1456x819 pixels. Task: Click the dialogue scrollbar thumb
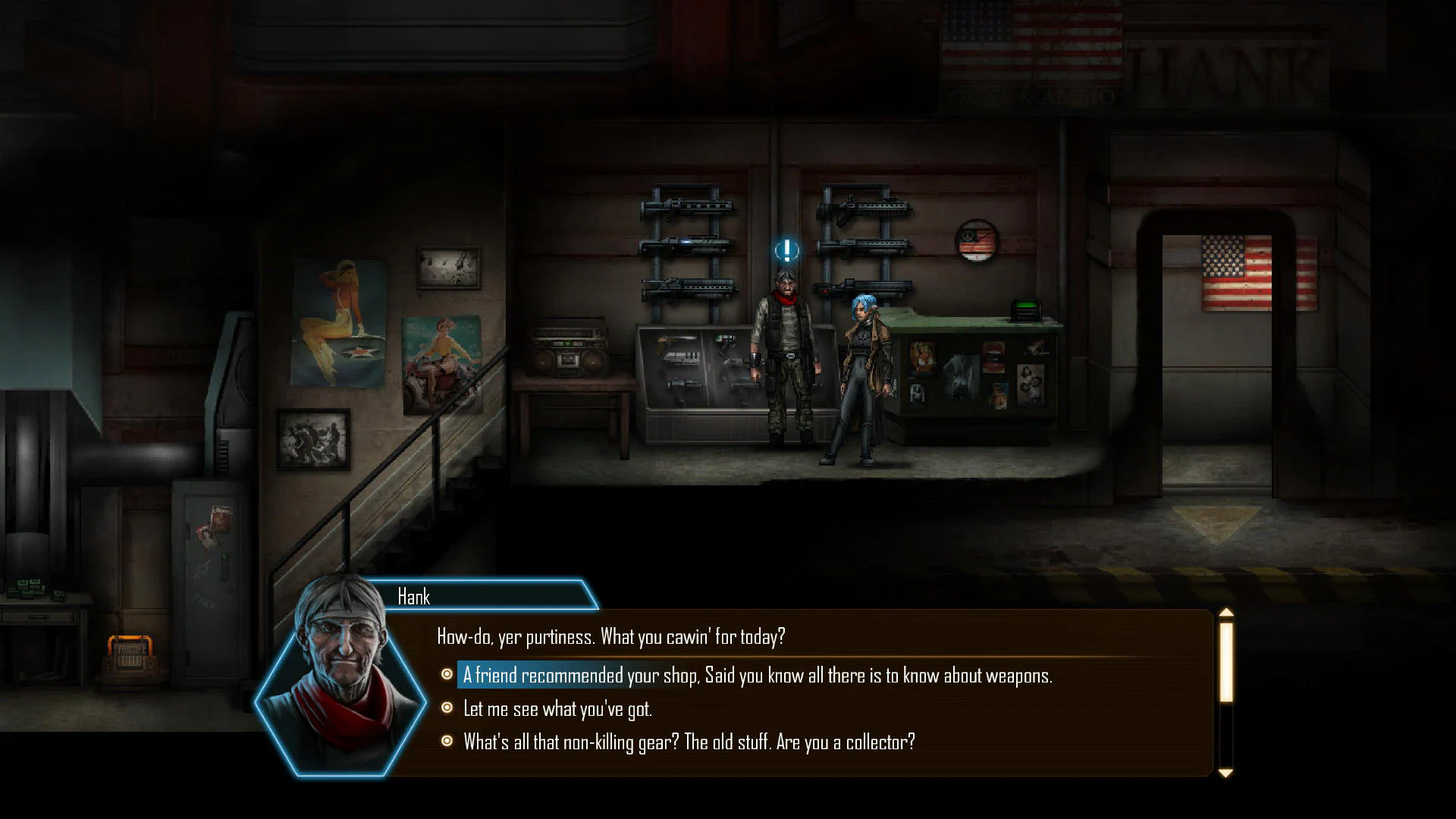pos(1225,661)
